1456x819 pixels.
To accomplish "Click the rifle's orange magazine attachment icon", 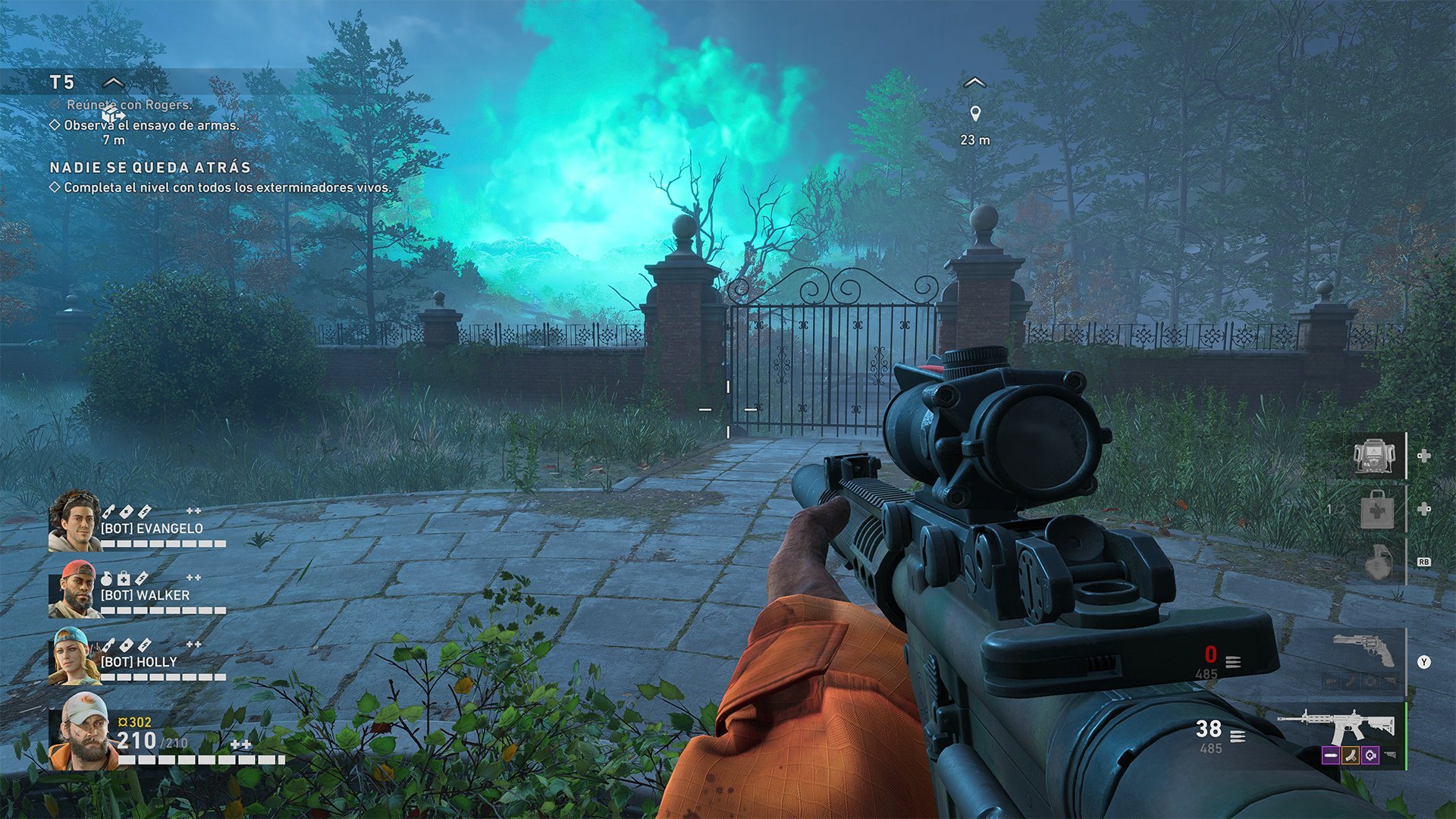I will click(x=1350, y=755).
